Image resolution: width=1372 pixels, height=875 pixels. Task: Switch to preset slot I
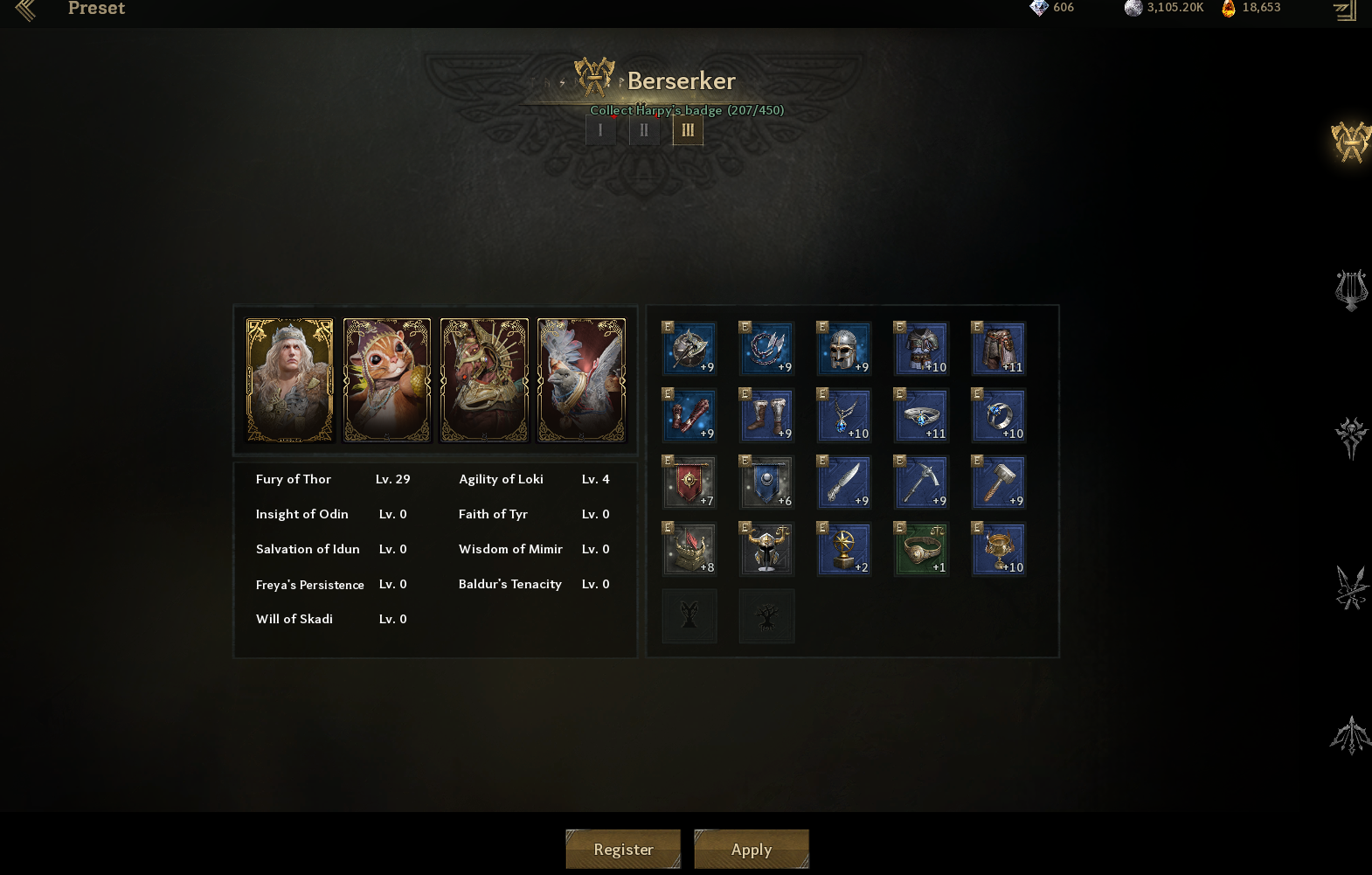[600, 130]
